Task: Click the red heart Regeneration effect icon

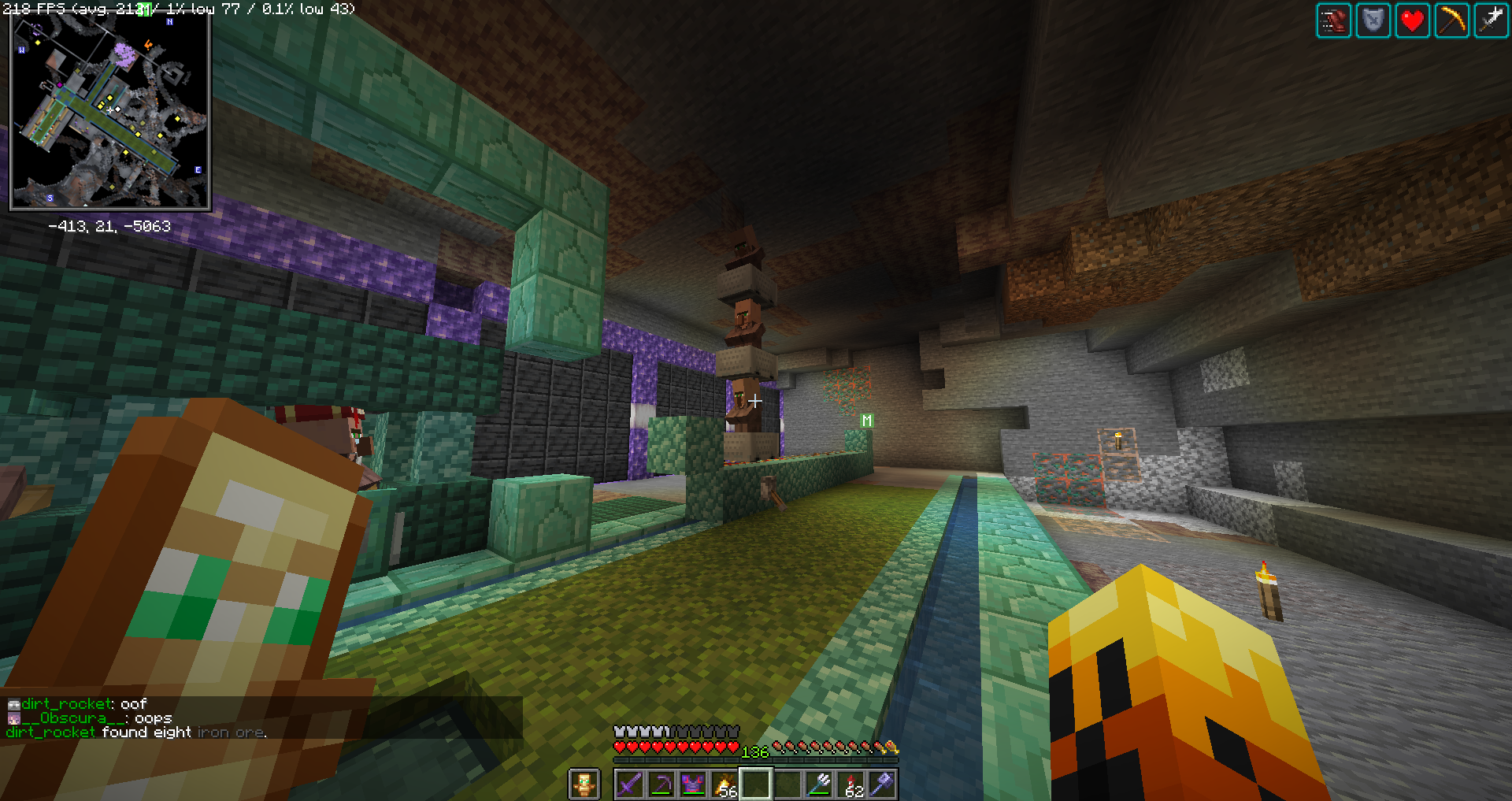Action: (x=1413, y=21)
